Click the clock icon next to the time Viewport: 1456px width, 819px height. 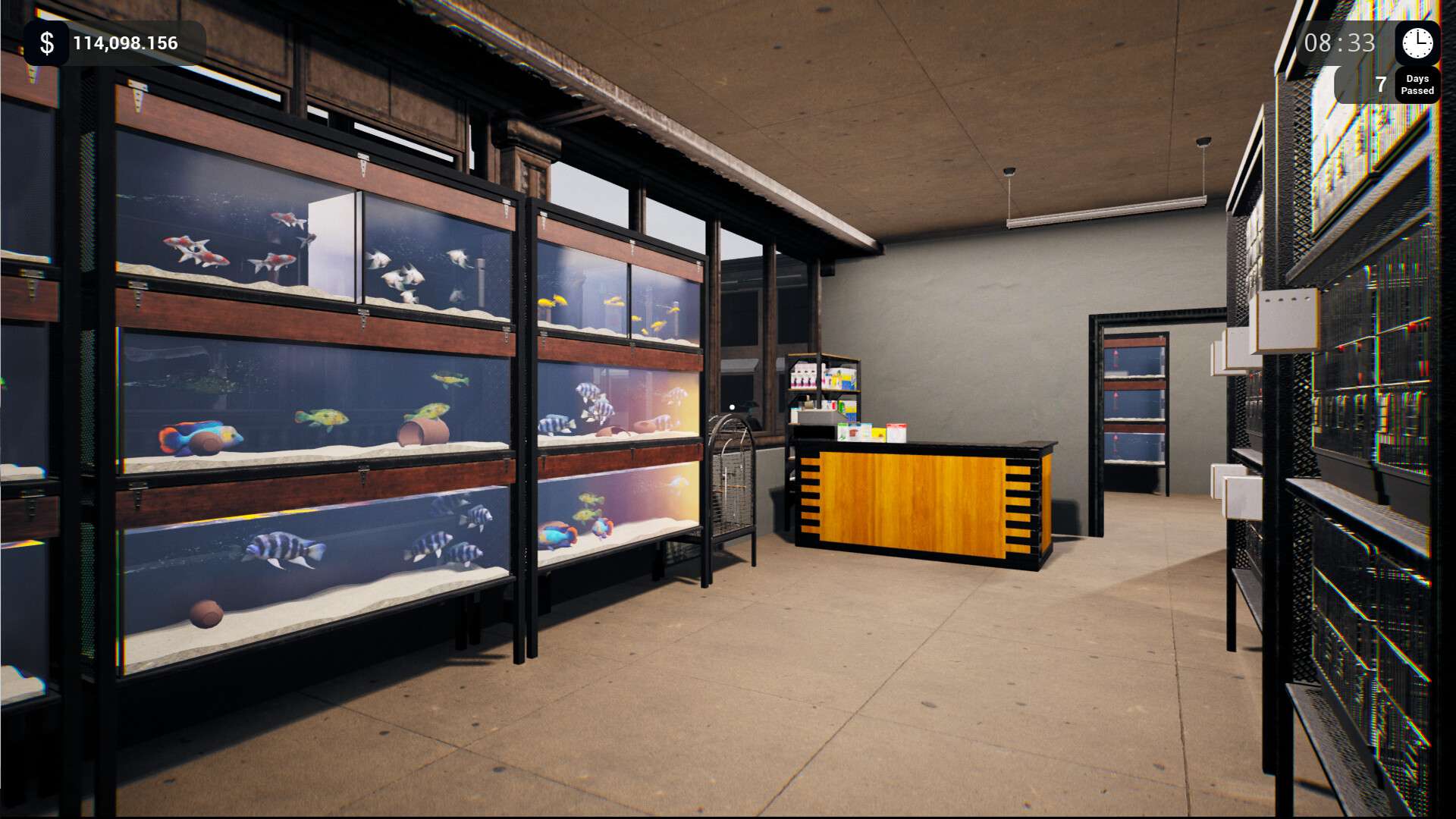coord(1417,42)
